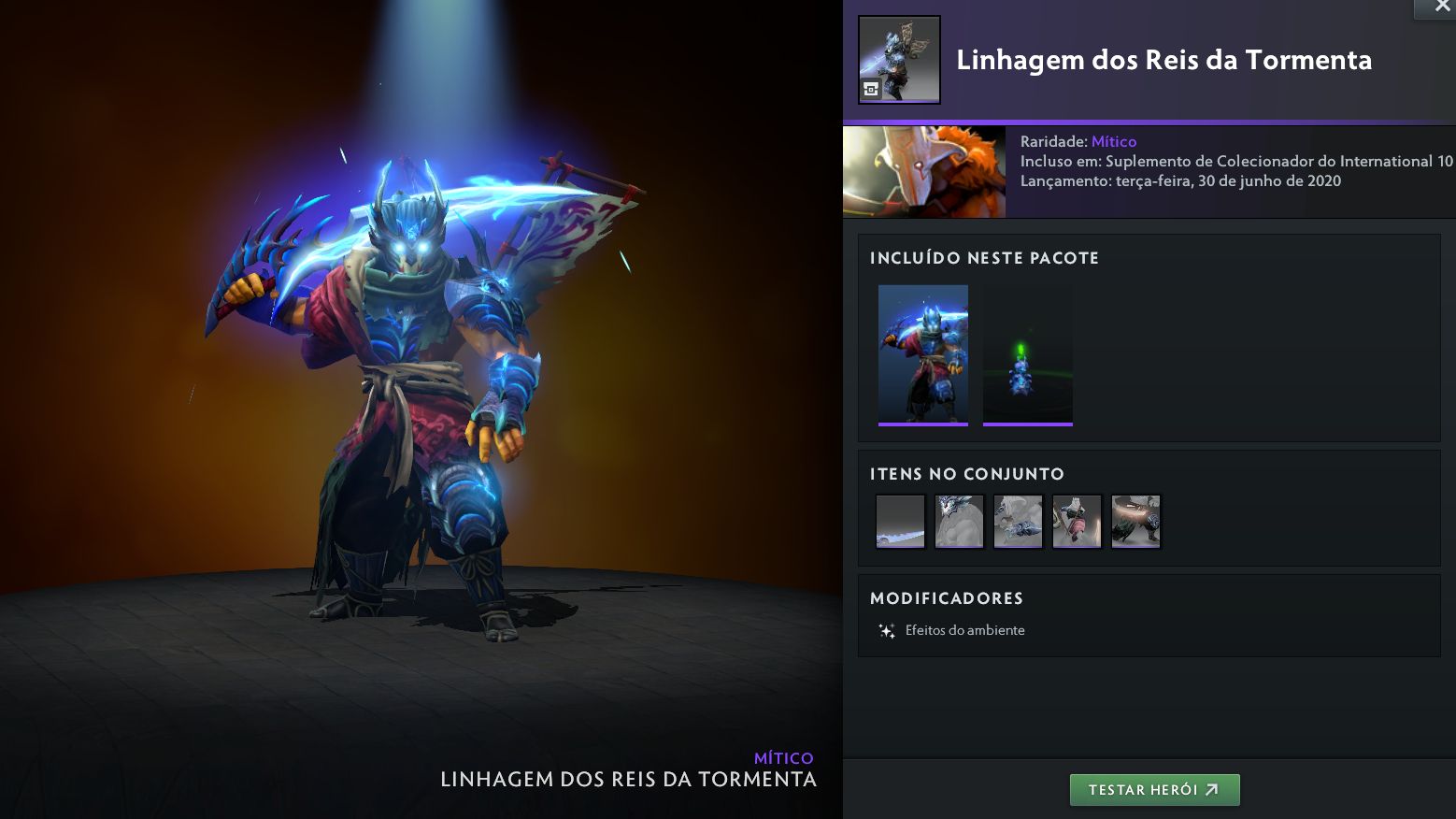Click the Testar Herói button
Screen dimensions: 1456x819
point(1154,790)
